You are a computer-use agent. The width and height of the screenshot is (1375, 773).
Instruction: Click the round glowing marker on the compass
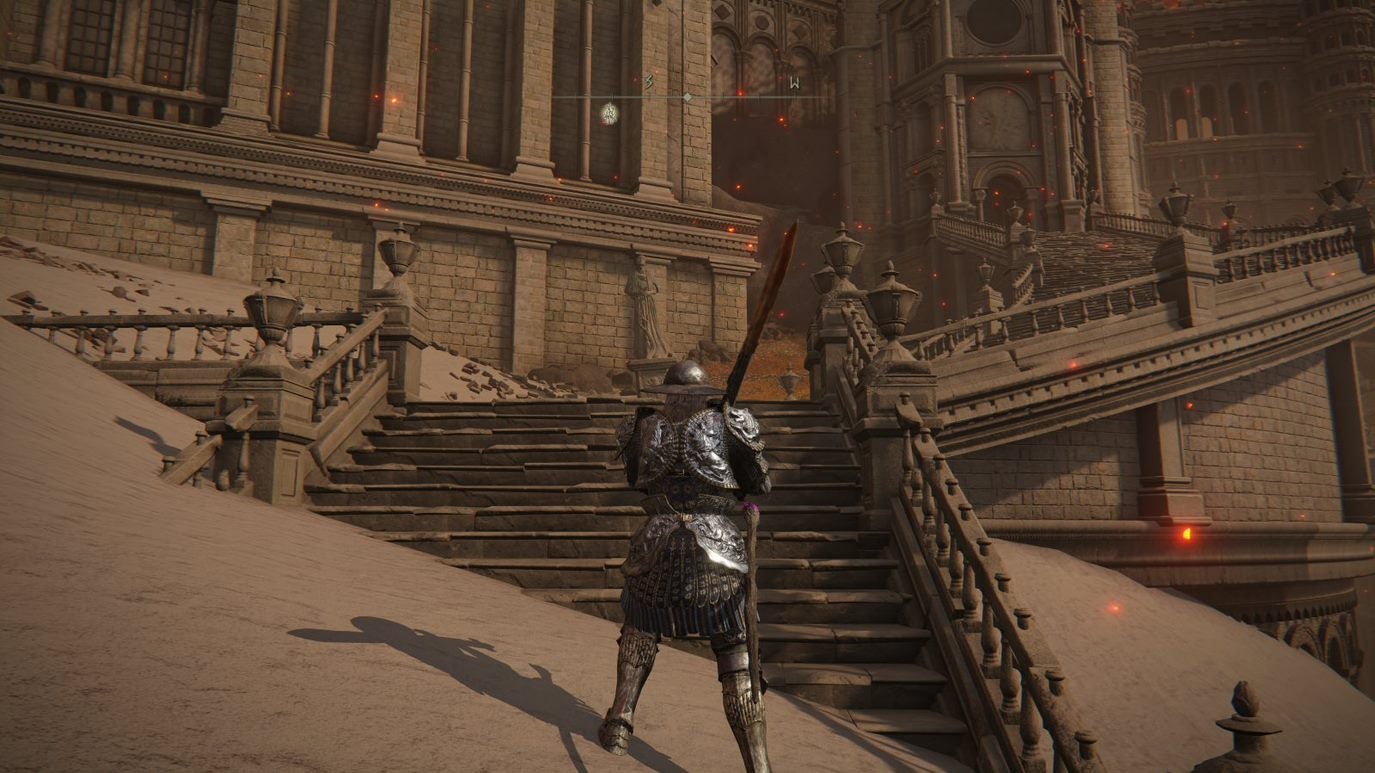tap(608, 113)
